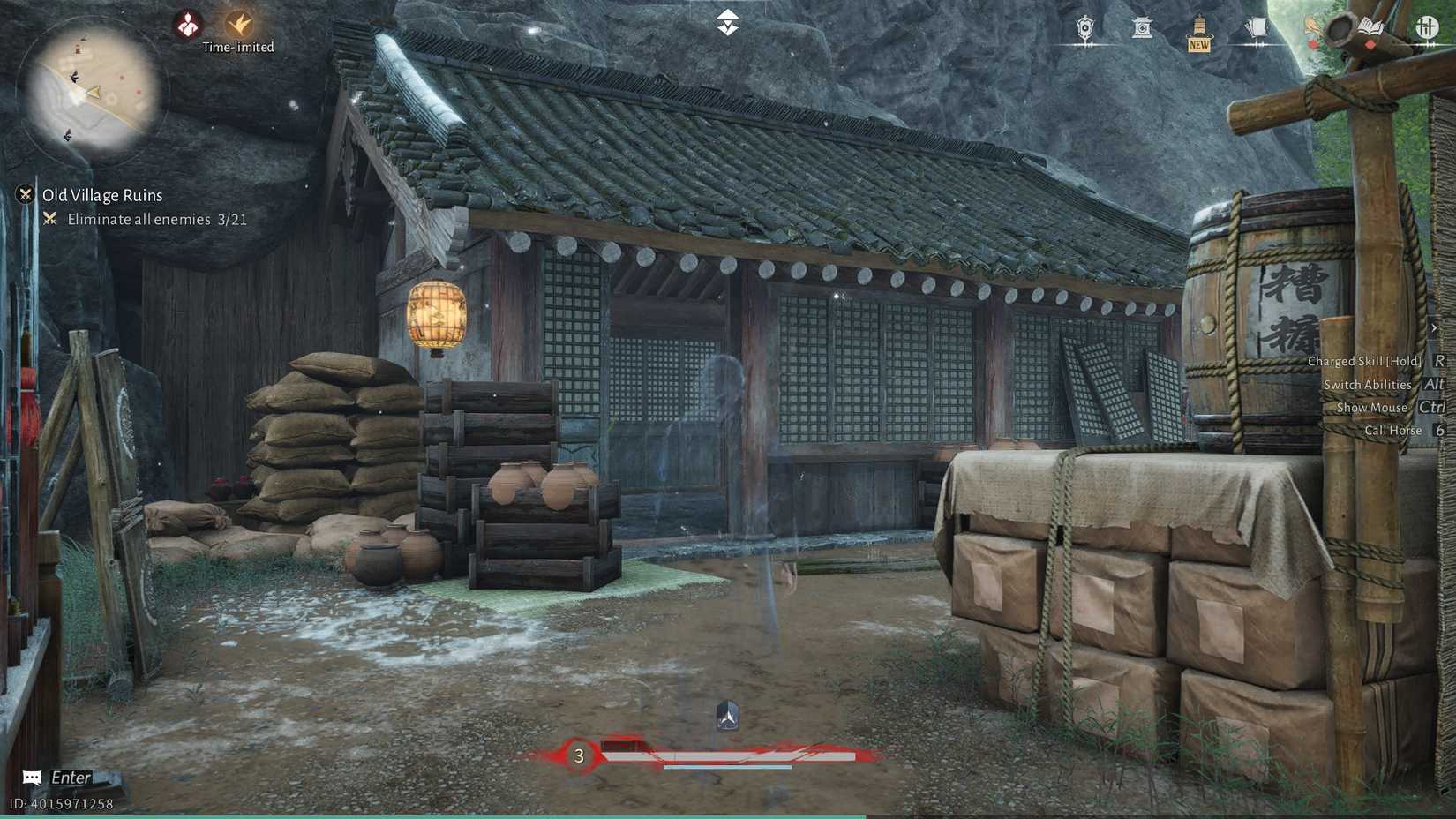Open the card deck panel icon
Image resolution: width=1456 pixels, height=819 pixels.
(x=1257, y=26)
